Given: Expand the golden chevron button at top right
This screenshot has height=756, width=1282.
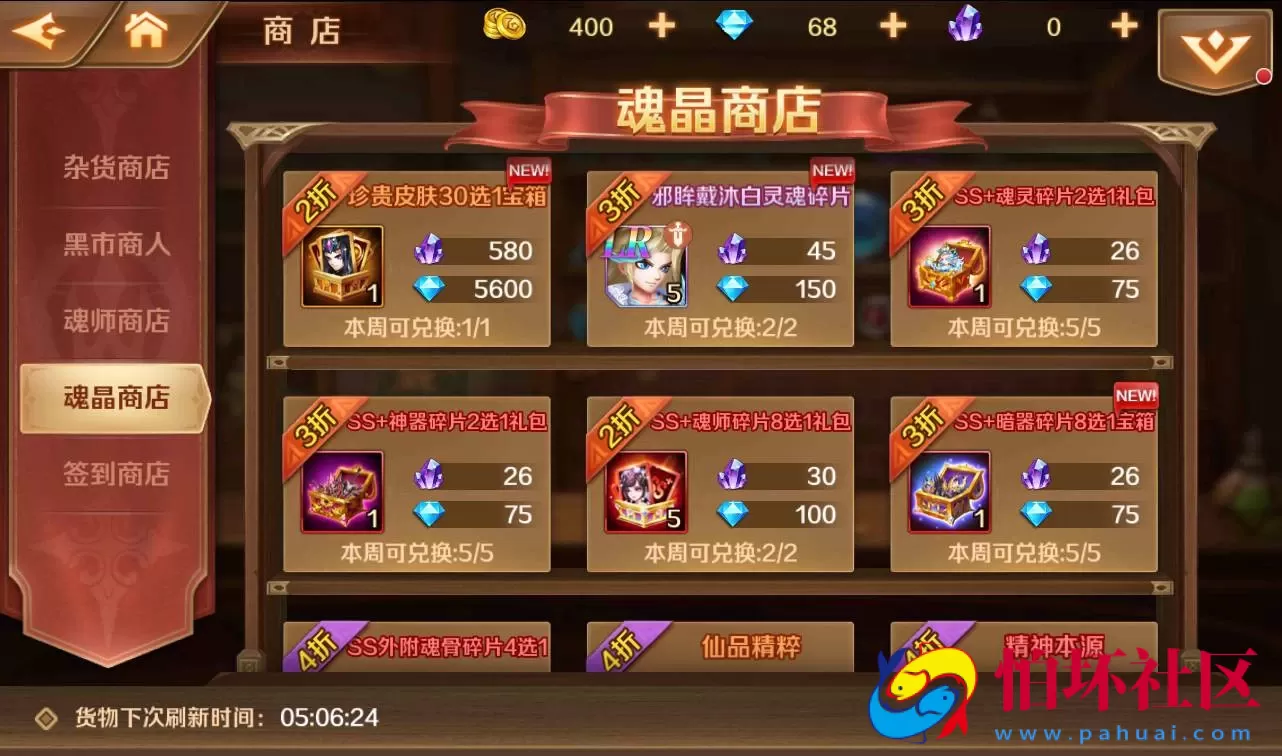Looking at the screenshot, I should 1216,43.
